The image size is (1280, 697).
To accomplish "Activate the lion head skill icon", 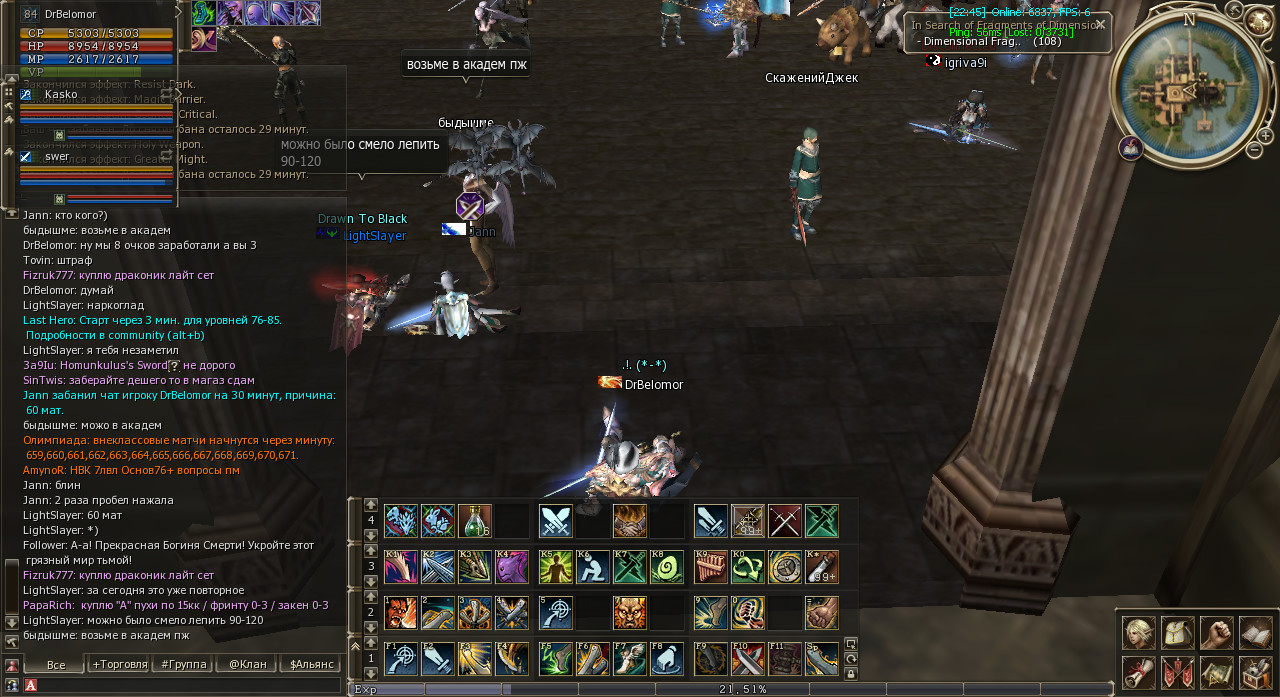I will pos(630,613).
